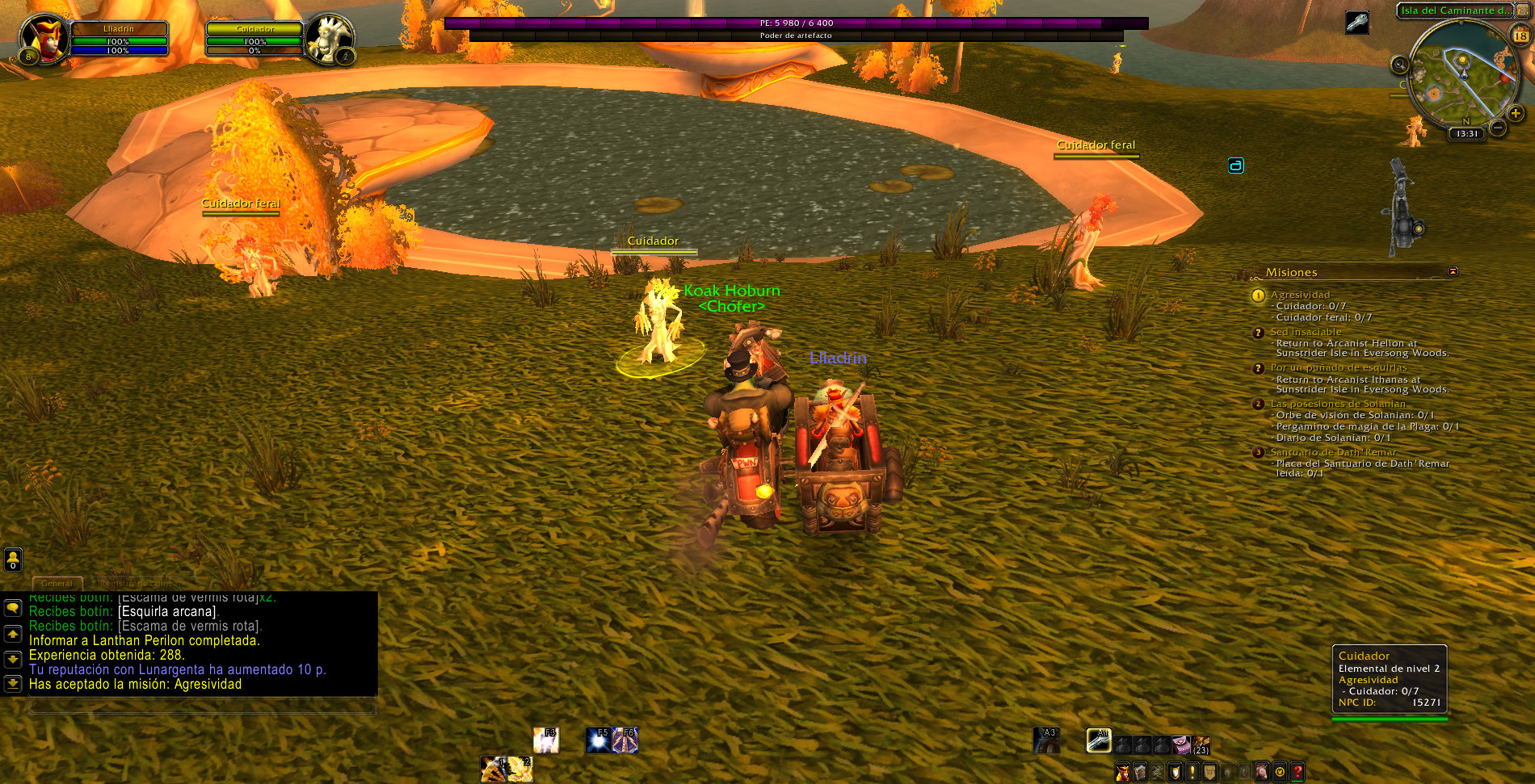Collapse the Misiones quest tracker

click(x=1453, y=271)
